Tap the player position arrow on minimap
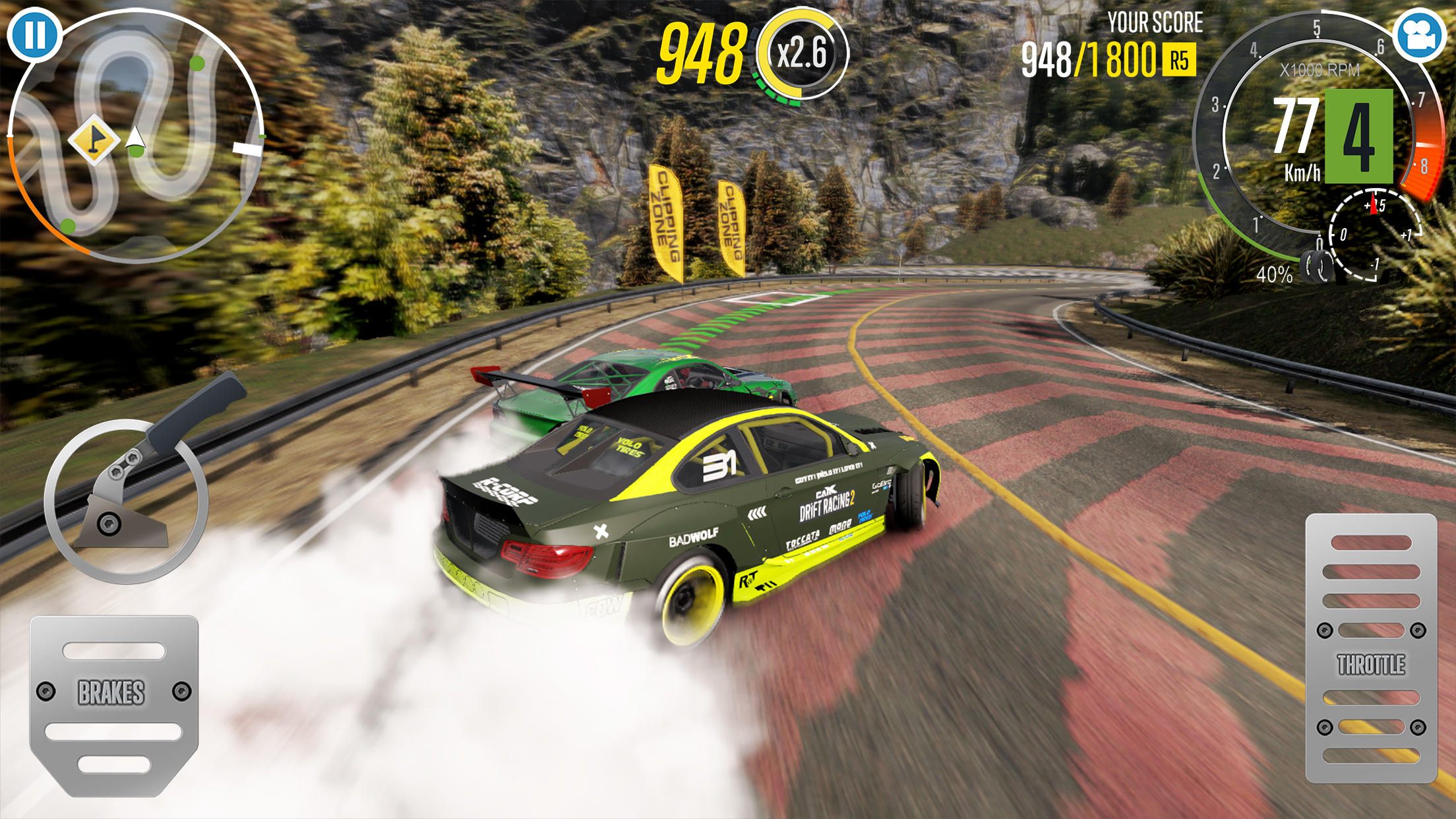This screenshot has height=819, width=1456. click(x=135, y=135)
